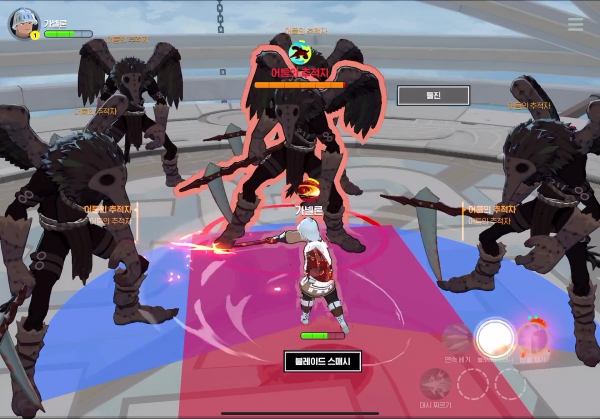Trigger the pink flaming skill icon

pyautogui.click(x=532, y=338)
